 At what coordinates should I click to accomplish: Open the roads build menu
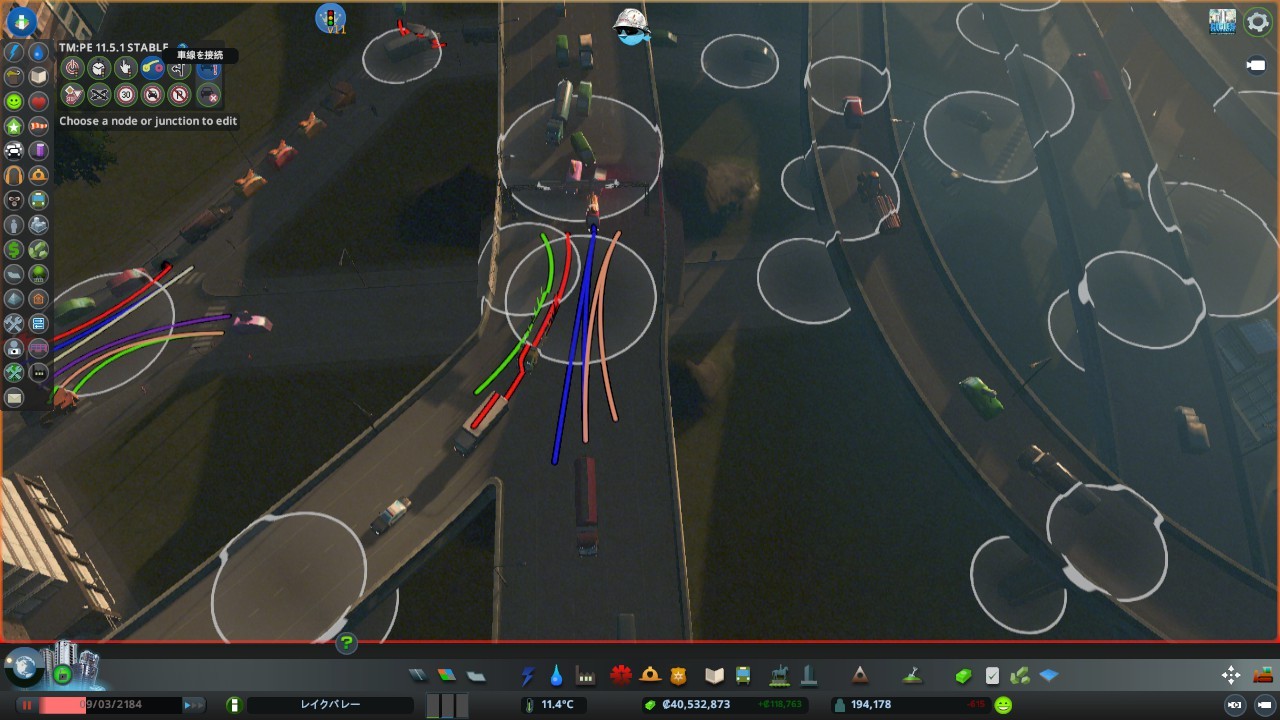(x=418, y=676)
